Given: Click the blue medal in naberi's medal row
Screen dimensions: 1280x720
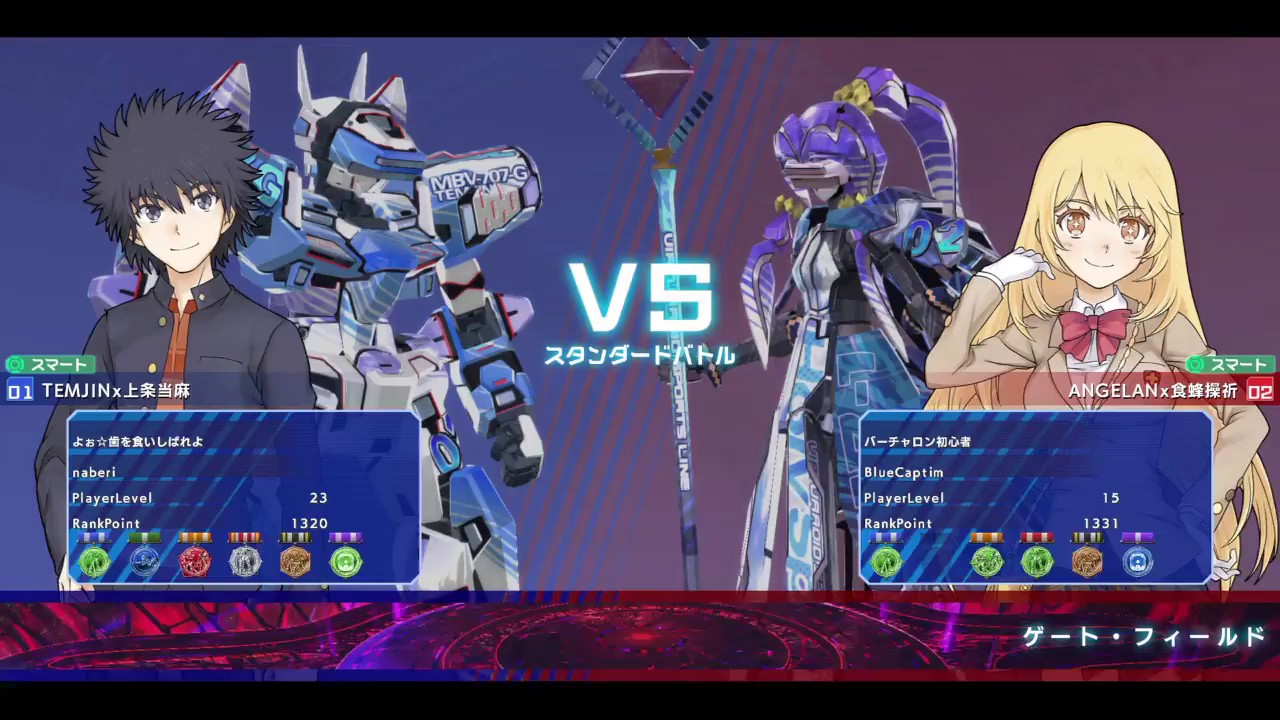Looking at the screenshot, I should (x=145, y=562).
